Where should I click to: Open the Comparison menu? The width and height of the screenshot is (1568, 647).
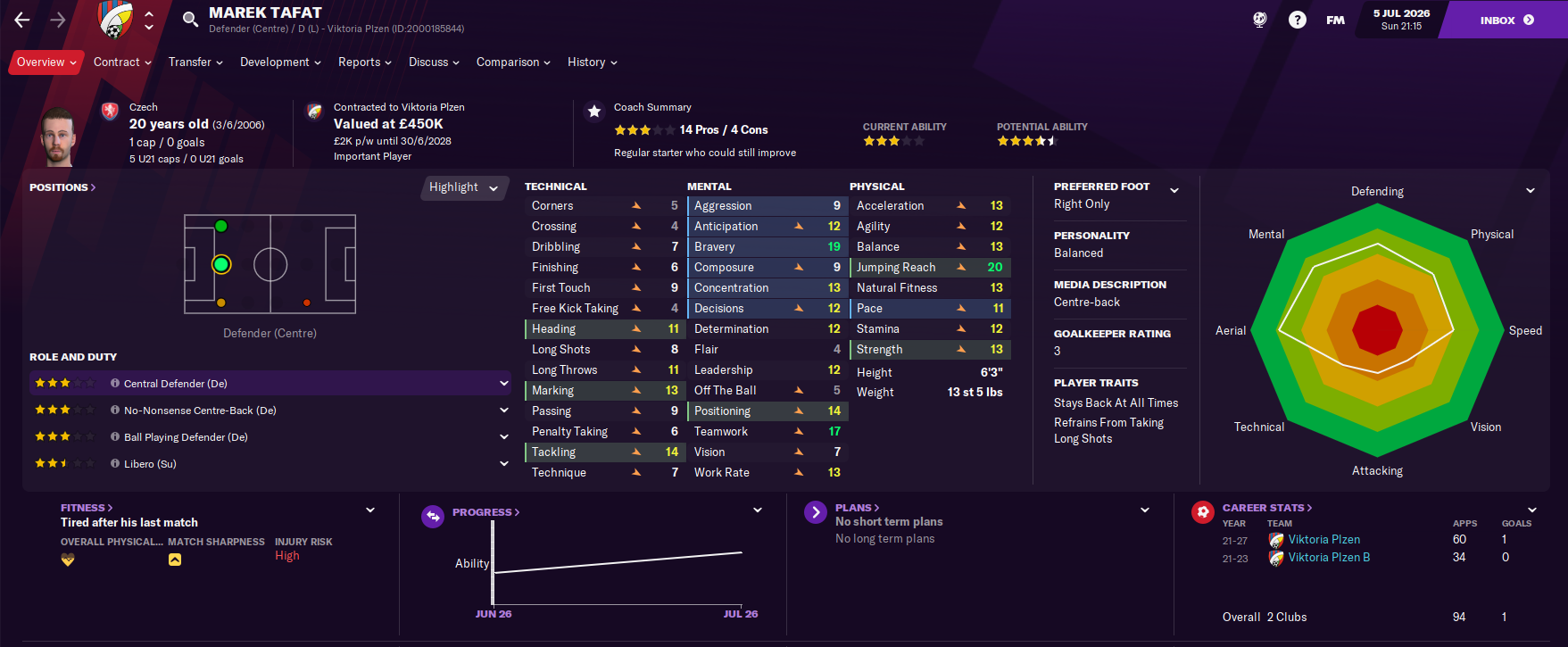(513, 62)
